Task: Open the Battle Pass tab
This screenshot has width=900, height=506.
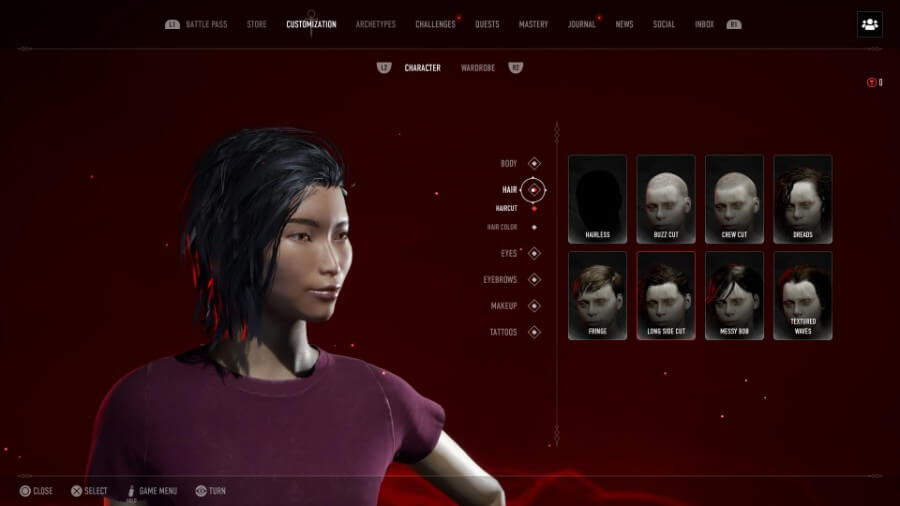Action: point(207,24)
